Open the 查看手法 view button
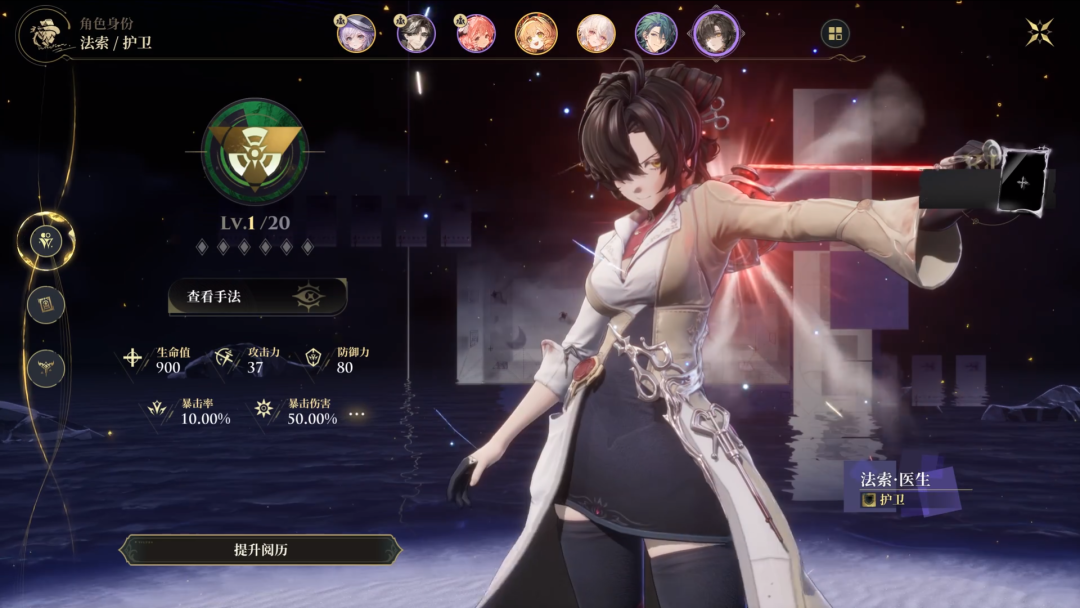 coord(257,297)
